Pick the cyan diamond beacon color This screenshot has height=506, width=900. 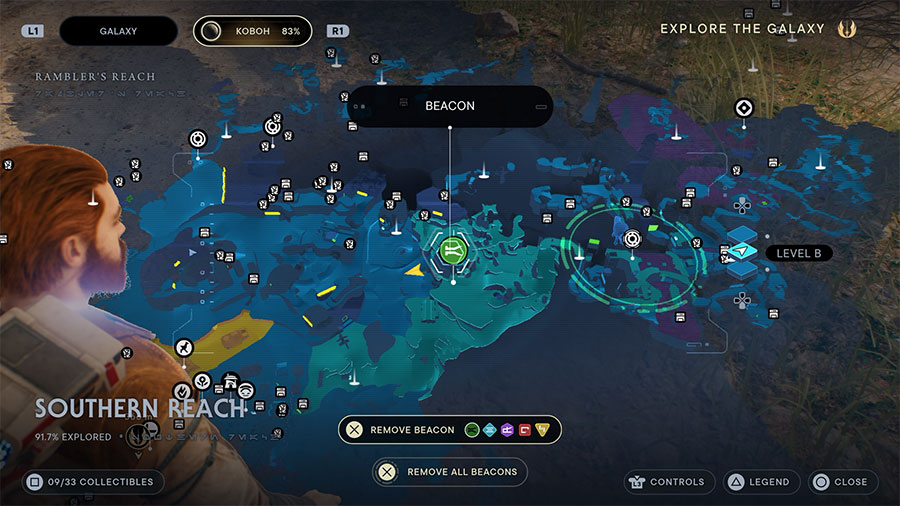tap(490, 430)
